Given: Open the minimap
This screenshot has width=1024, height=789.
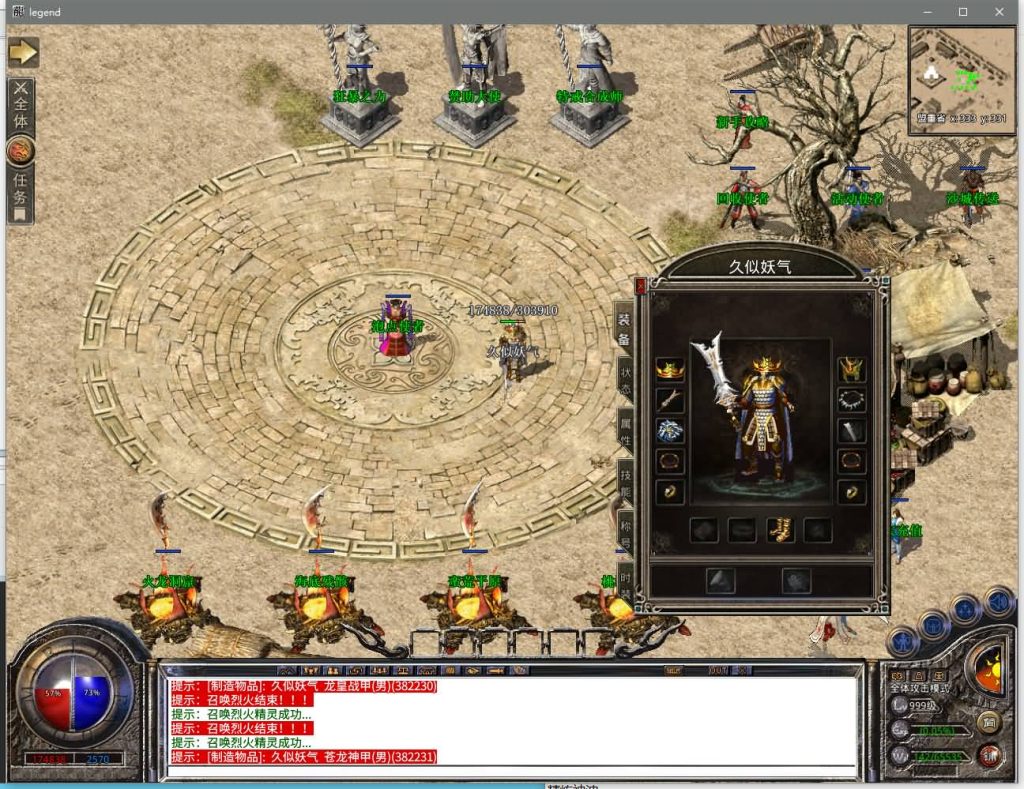Looking at the screenshot, I should 961,80.
